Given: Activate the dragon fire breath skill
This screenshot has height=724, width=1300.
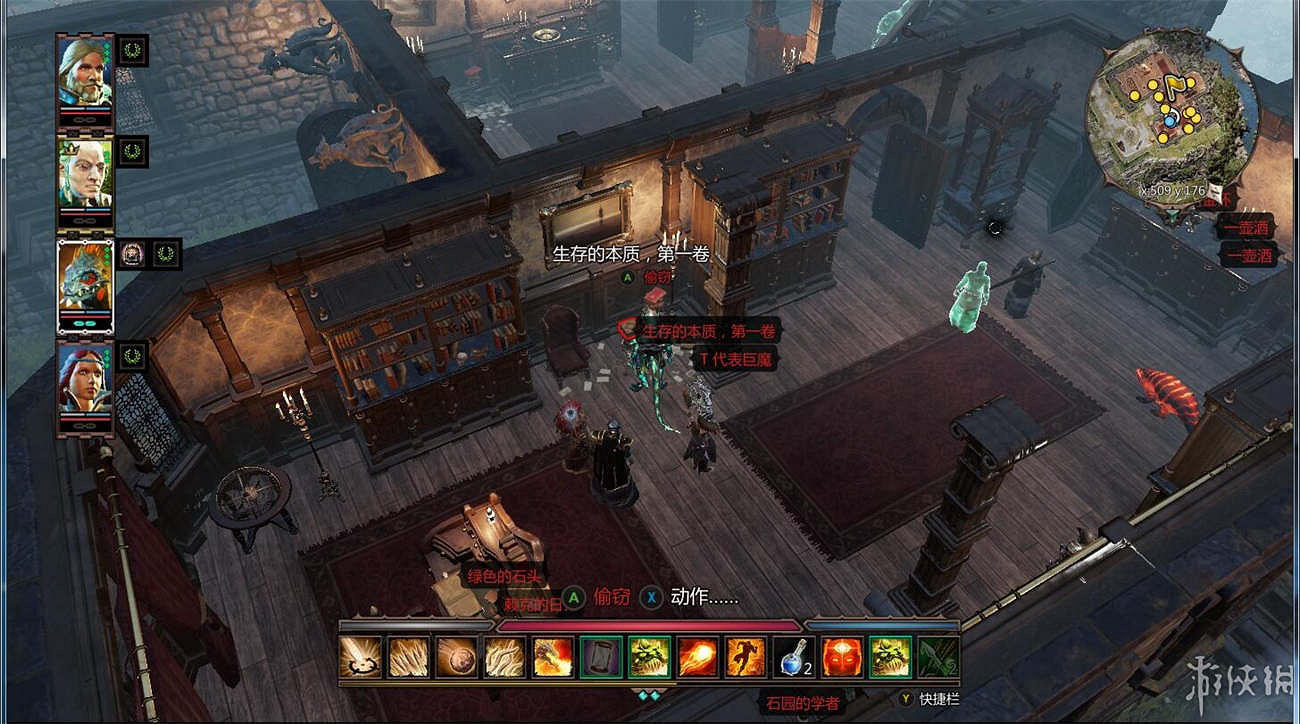Looking at the screenshot, I should tap(552, 657).
